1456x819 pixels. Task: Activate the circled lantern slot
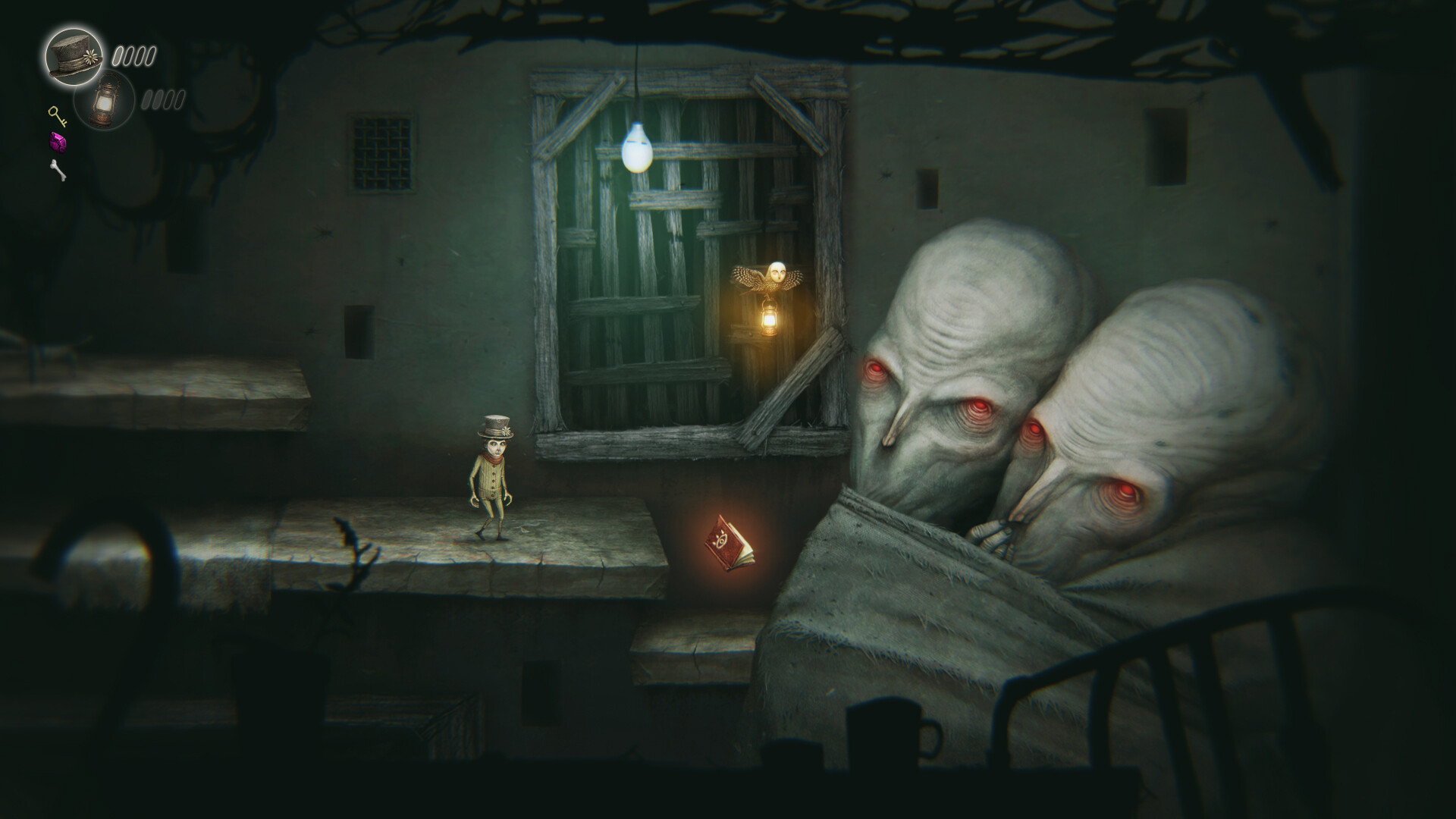(x=106, y=99)
